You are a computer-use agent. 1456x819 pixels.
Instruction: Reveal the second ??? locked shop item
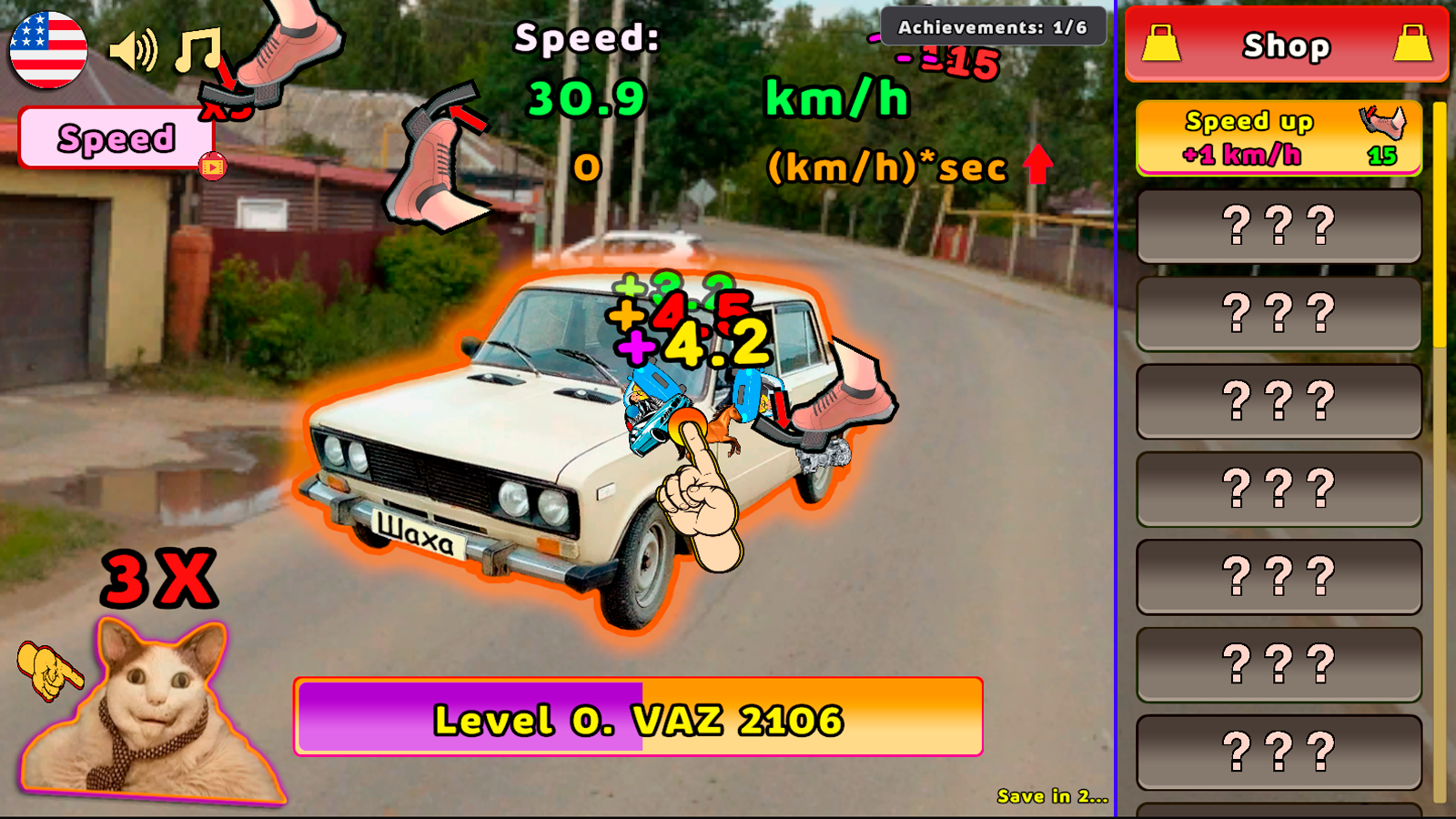coord(1278,316)
